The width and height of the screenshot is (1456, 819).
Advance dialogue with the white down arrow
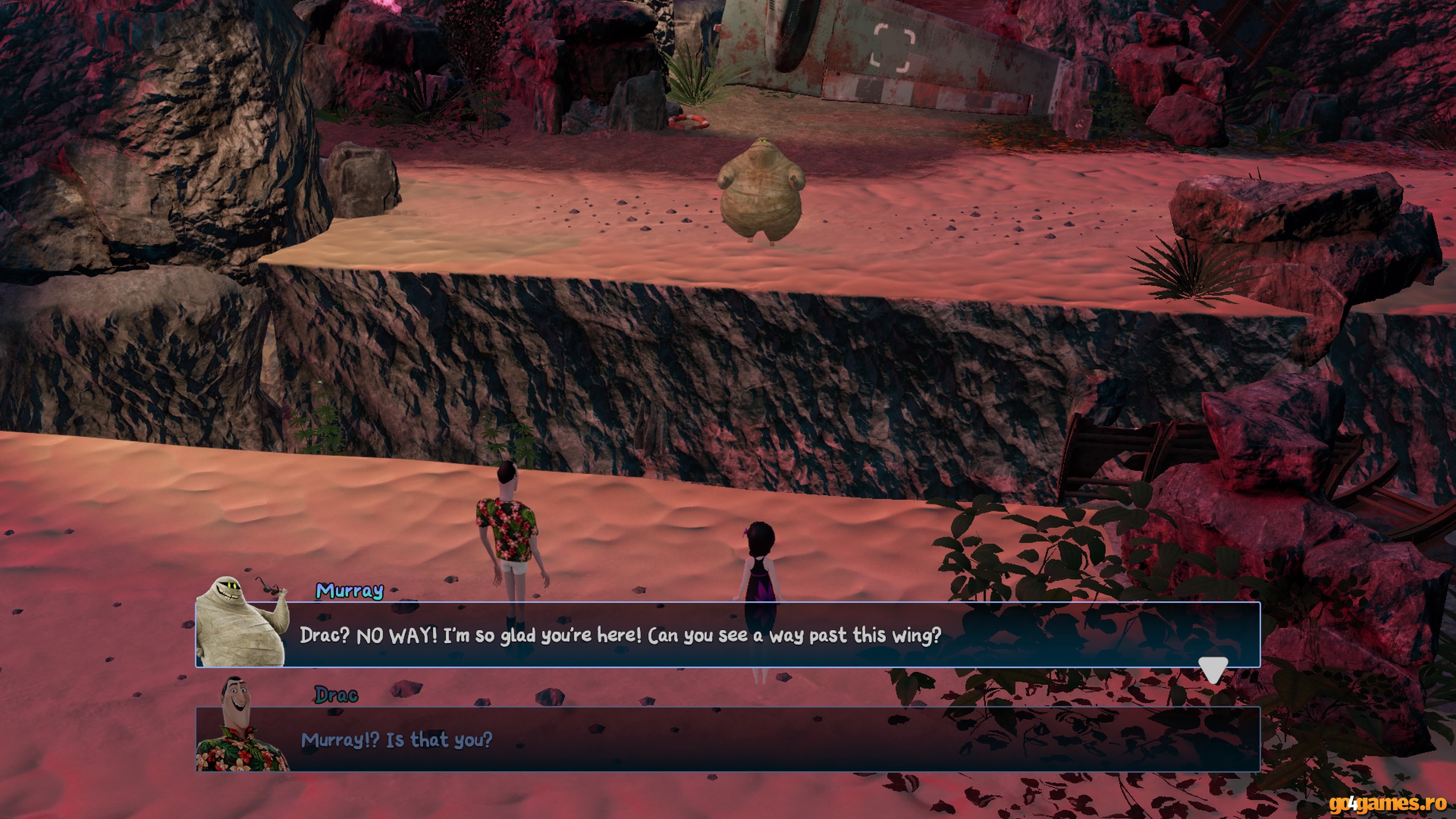[1213, 669]
